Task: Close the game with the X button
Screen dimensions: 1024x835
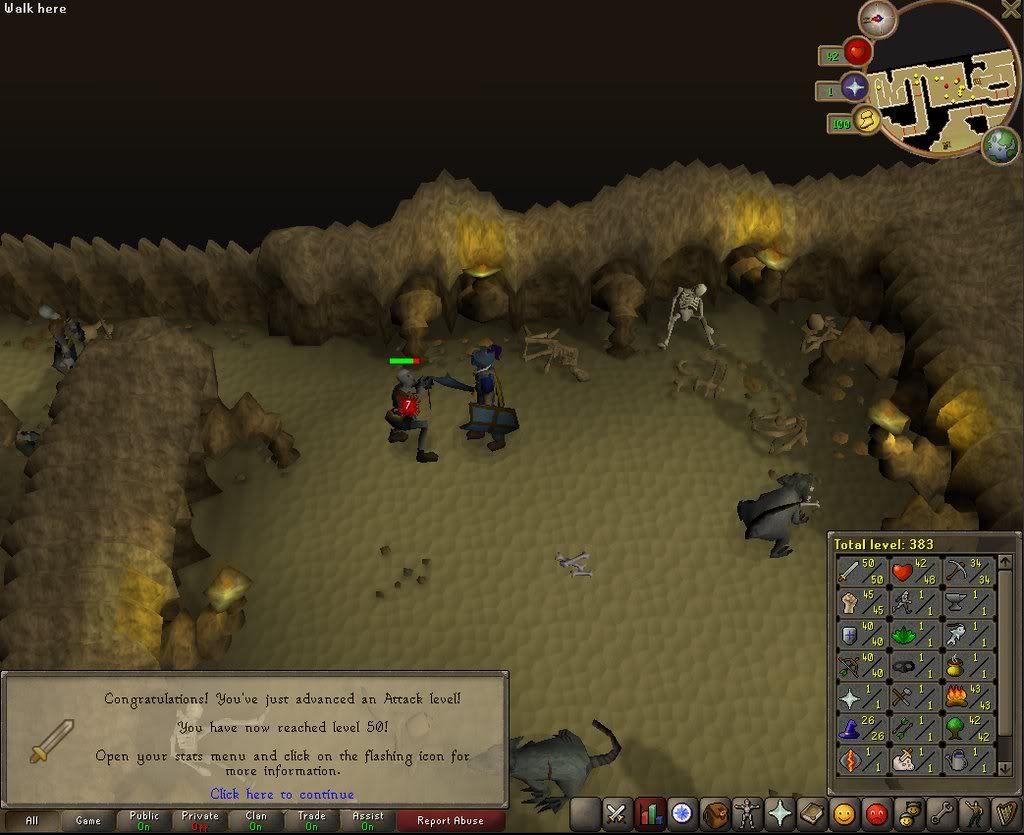Action: [x=1008, y=11]
